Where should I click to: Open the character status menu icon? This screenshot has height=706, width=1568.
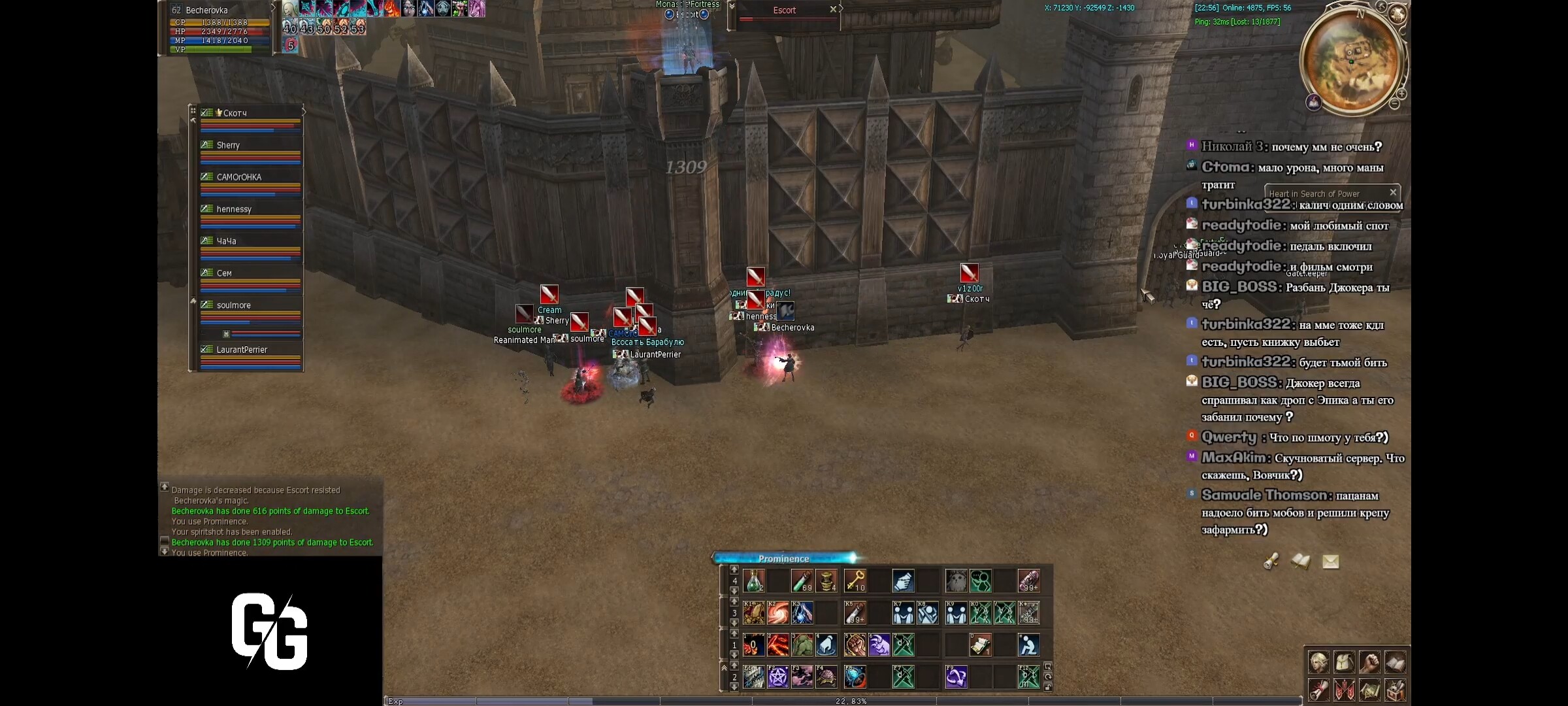click(x=1318, y=662)
